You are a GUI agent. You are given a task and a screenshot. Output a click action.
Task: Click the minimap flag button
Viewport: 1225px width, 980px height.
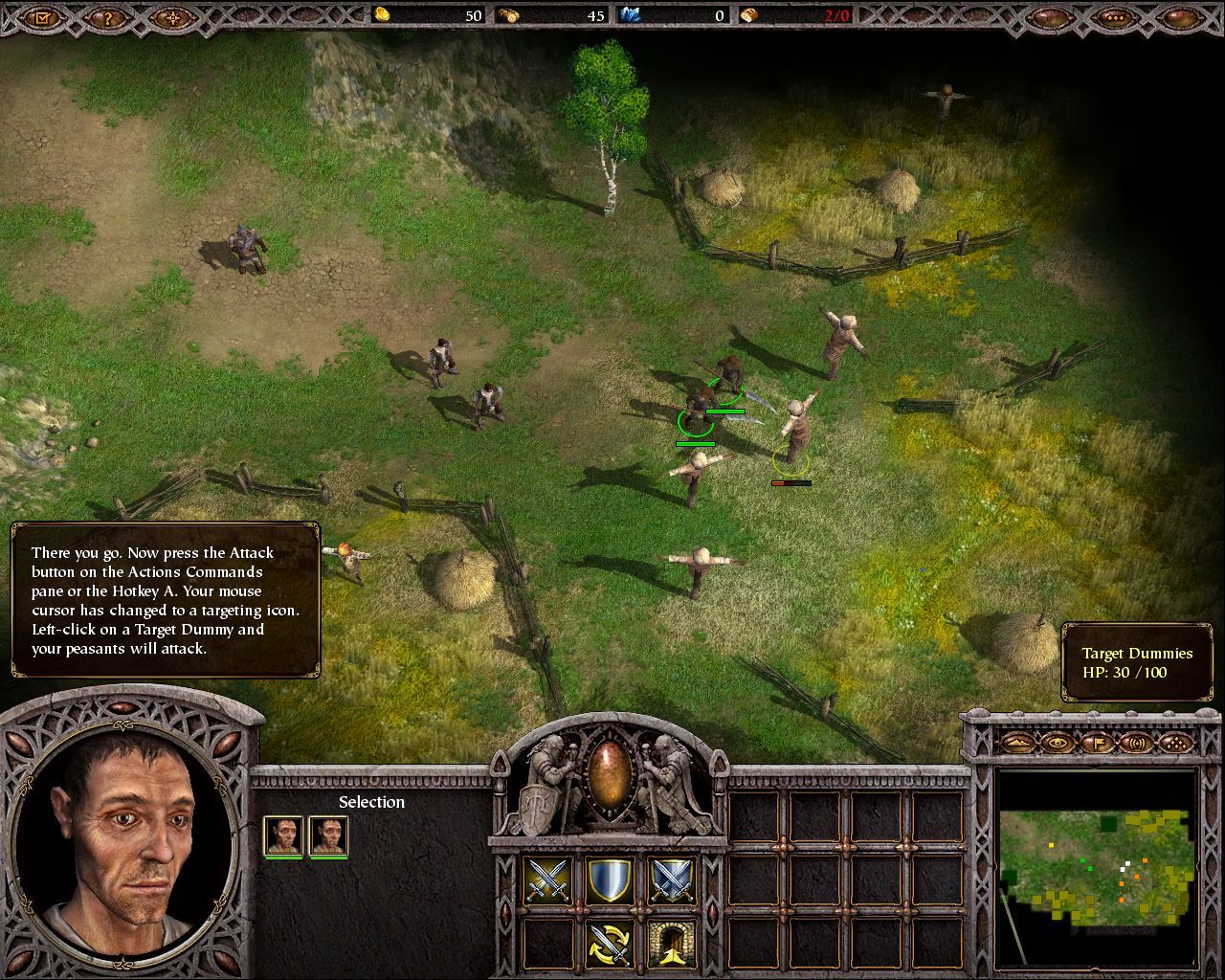(1098, 742)
